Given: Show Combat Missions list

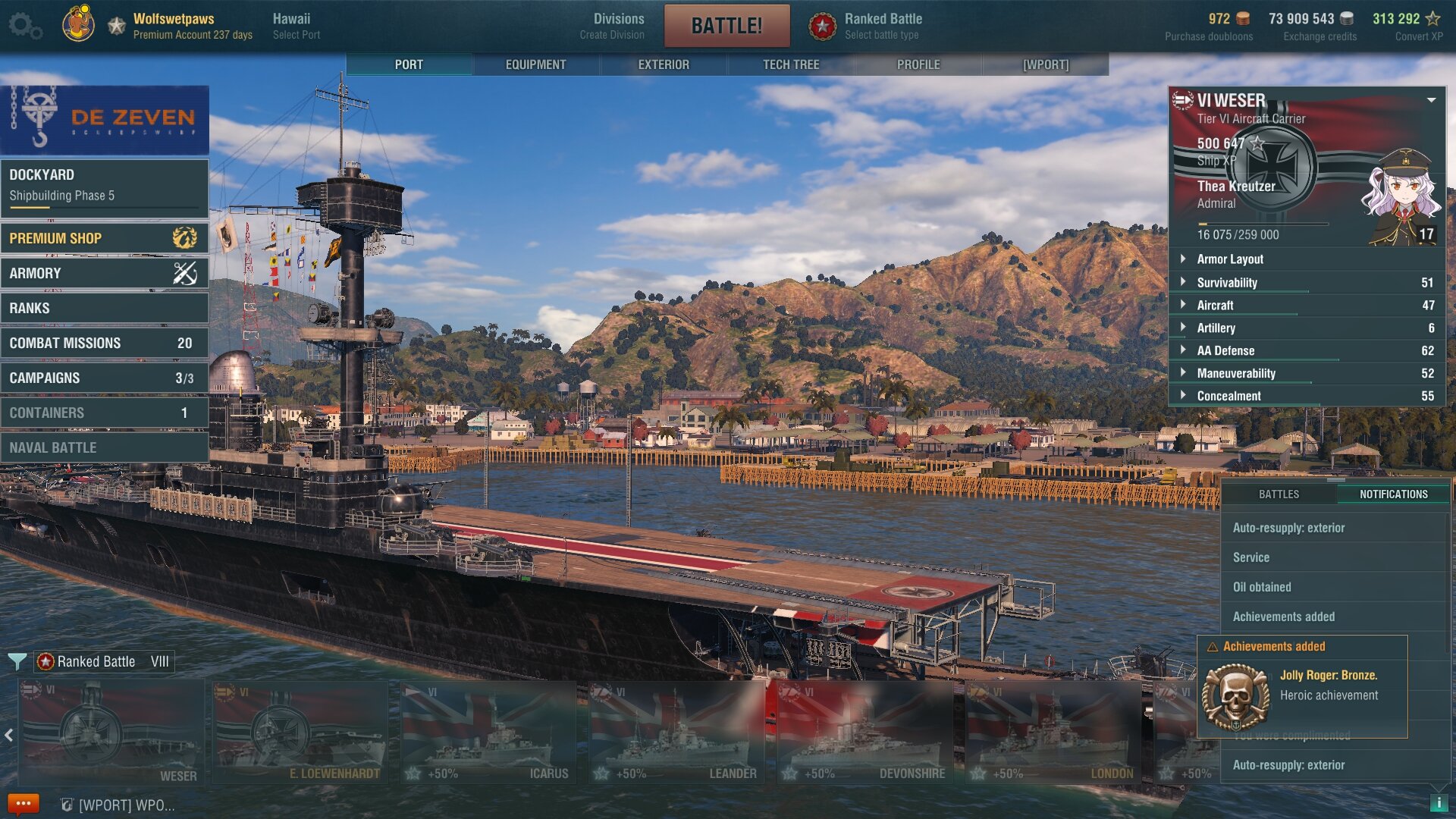Looking at the screenshot, I should tap(105, 343).
